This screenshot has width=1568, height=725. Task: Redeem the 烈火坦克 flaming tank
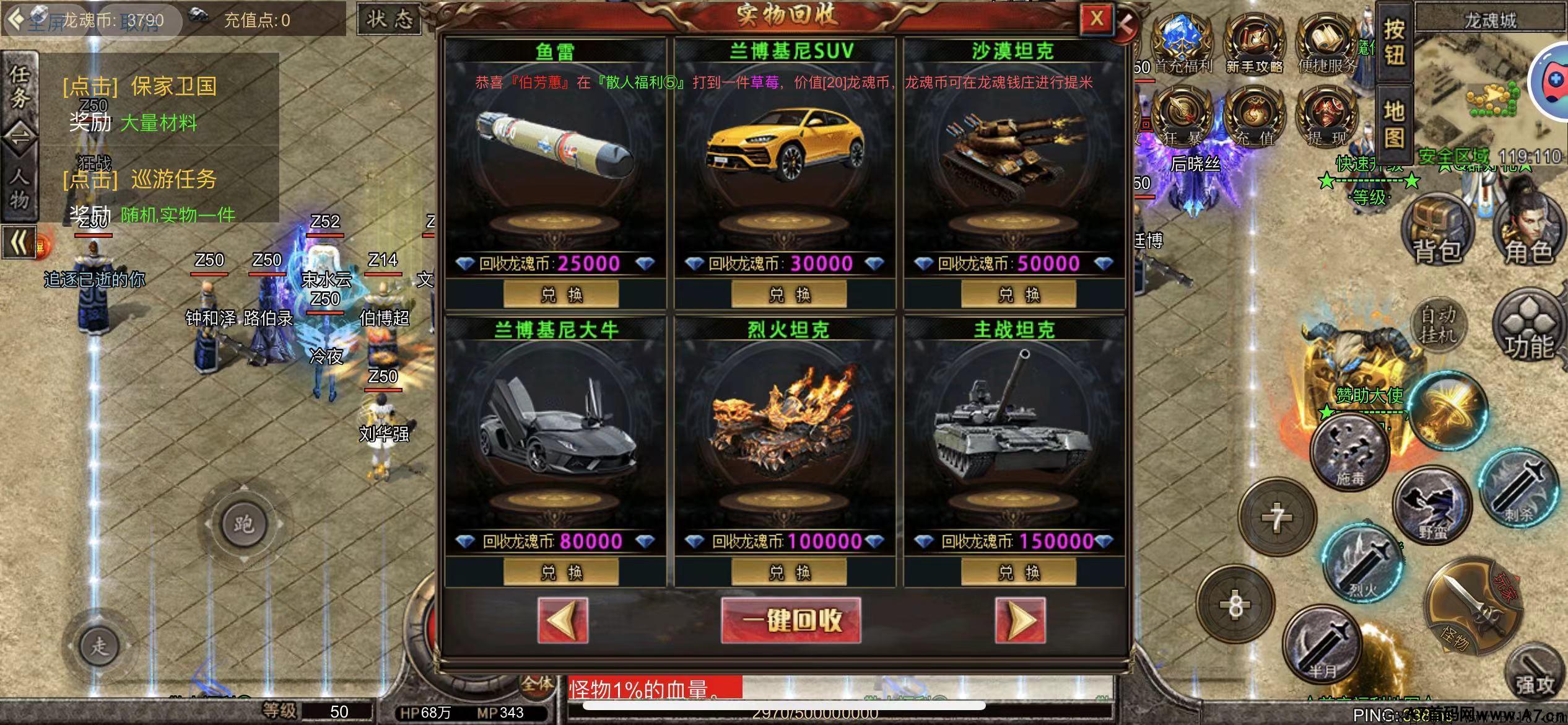click(789, 571)
